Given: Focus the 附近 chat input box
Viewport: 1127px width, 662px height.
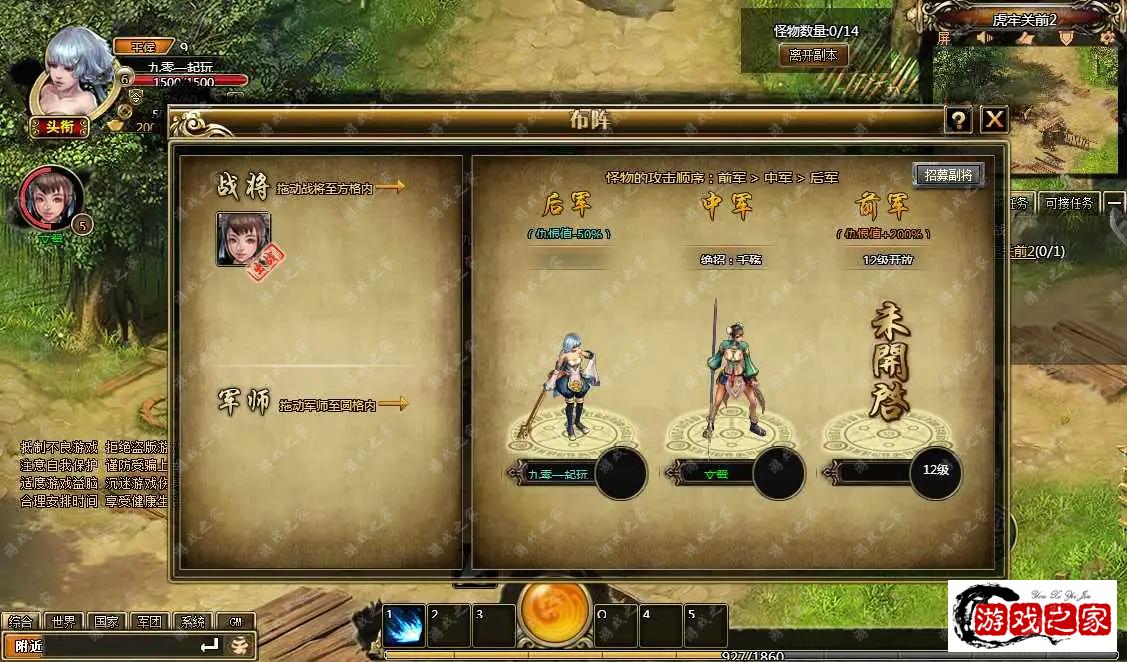Looking at the screenshot, I should (120, 646).
